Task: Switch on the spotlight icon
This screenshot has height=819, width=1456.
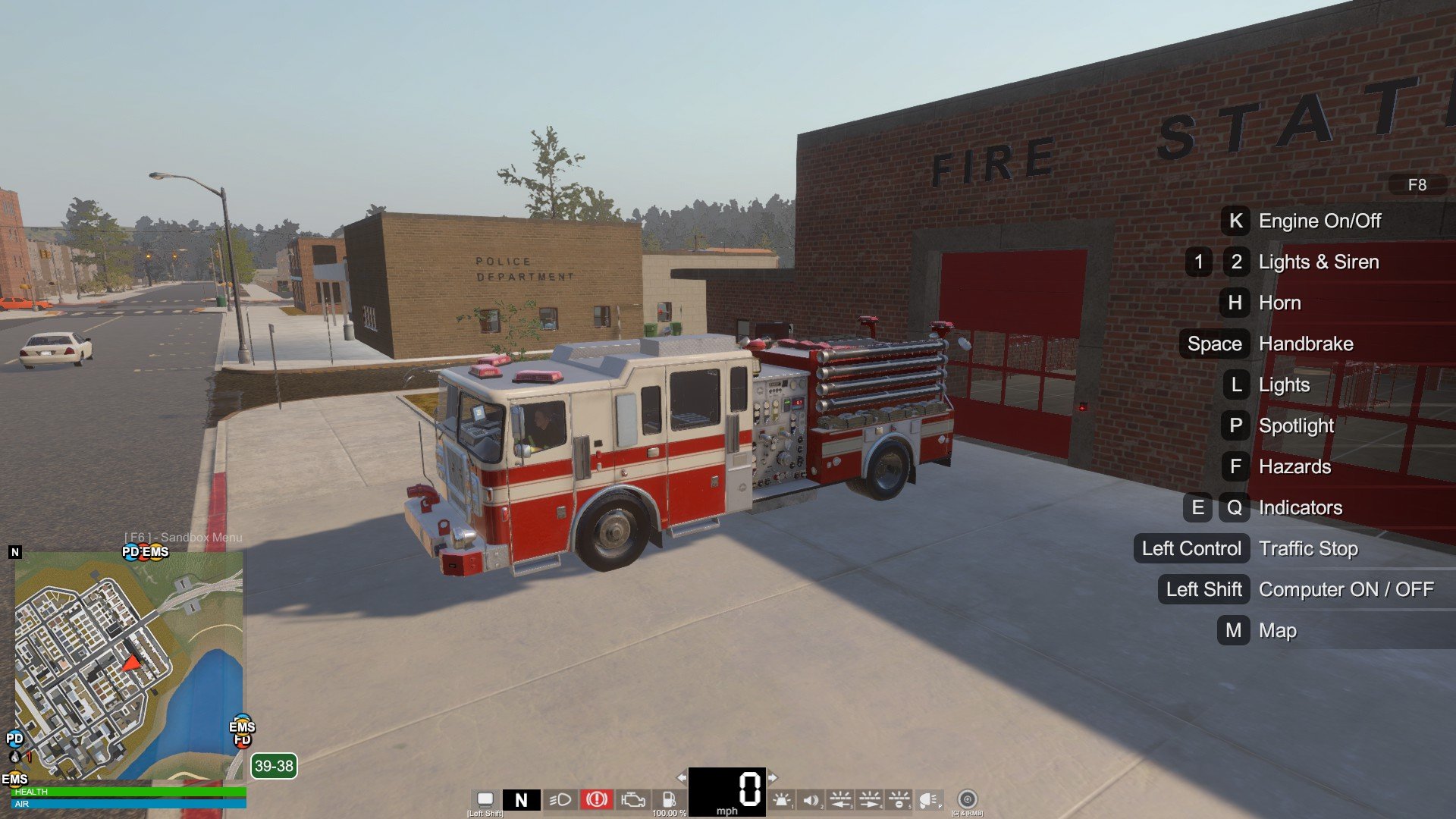Action: [928, 799]
